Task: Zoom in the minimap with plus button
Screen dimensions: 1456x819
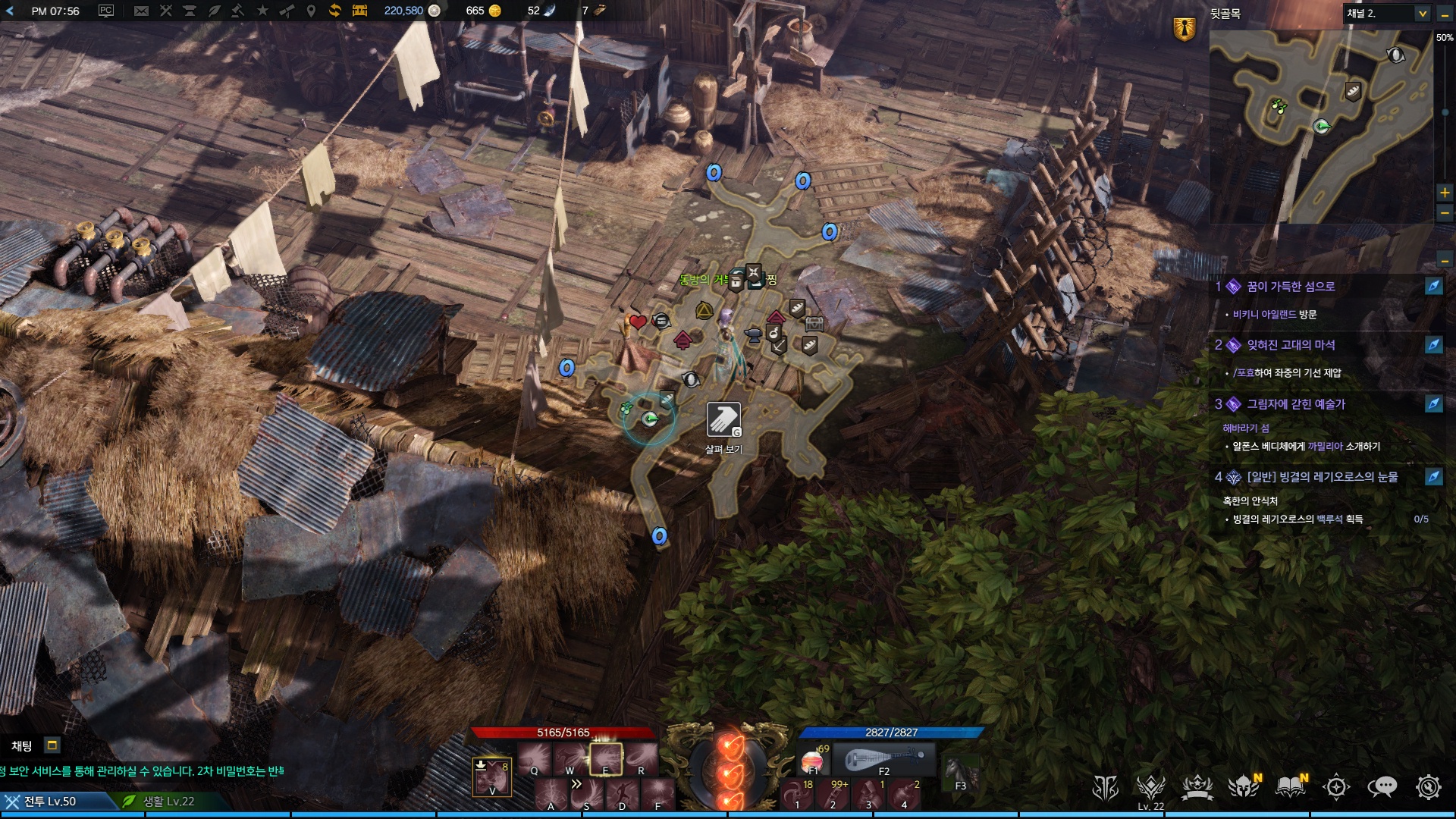Action: click(1445, 193)
